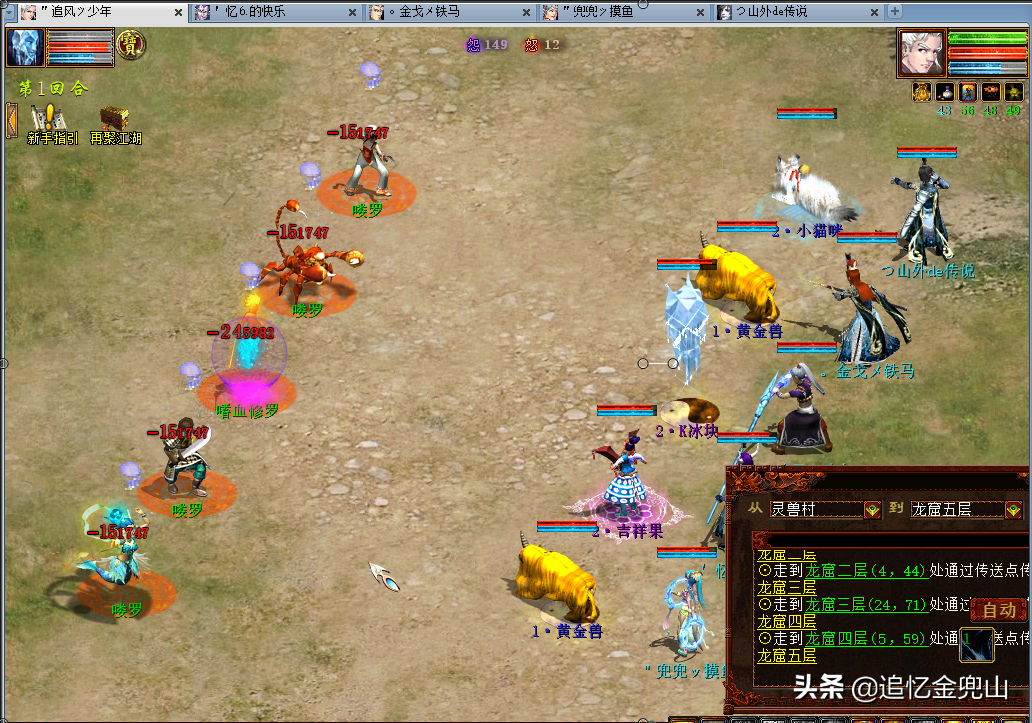This screenshot has width=1032, height=723.
Task: Switch to the 追风ゞ少年 window tab
Action: [90, 12]
